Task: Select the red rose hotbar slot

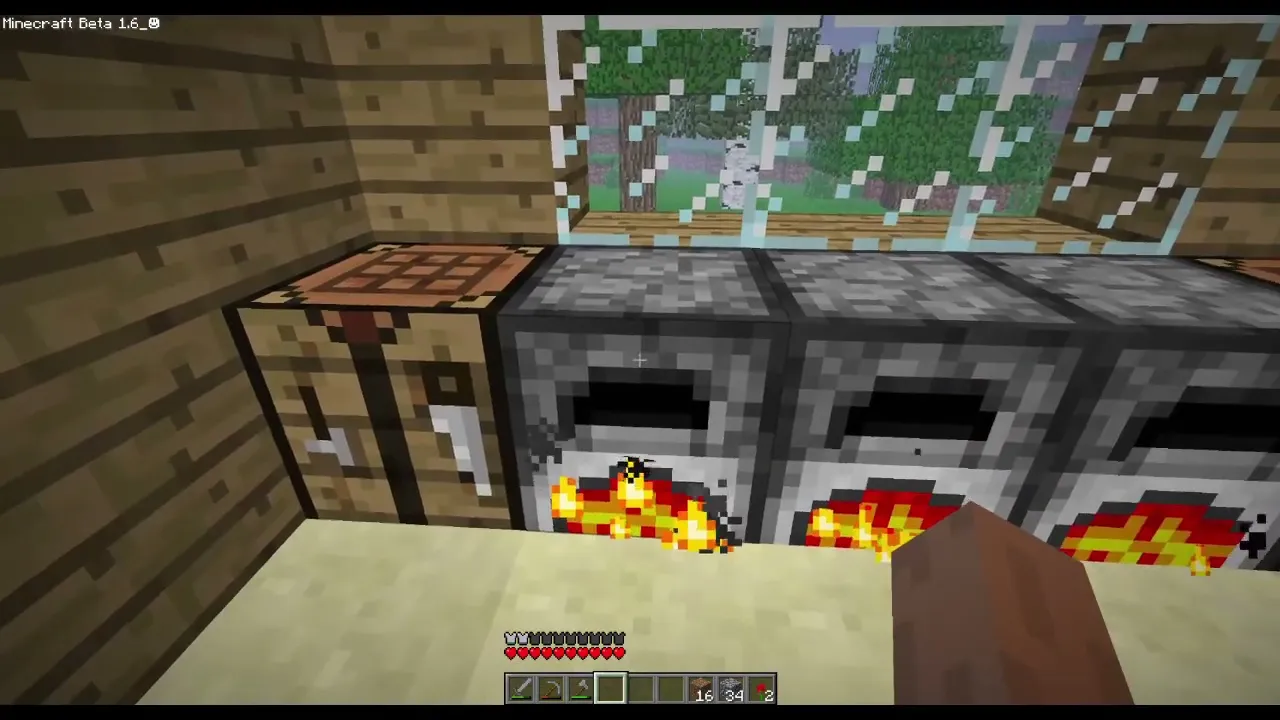Action: pos(762,689)
